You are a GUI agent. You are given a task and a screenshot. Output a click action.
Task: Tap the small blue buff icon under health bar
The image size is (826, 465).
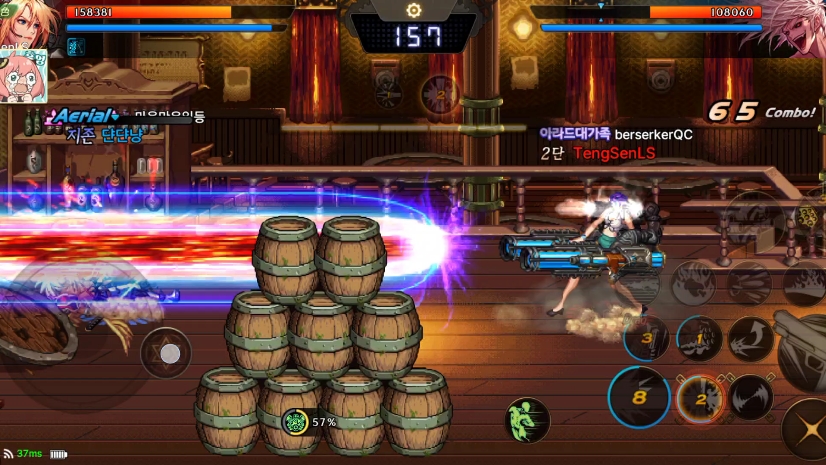pos(75,46)
